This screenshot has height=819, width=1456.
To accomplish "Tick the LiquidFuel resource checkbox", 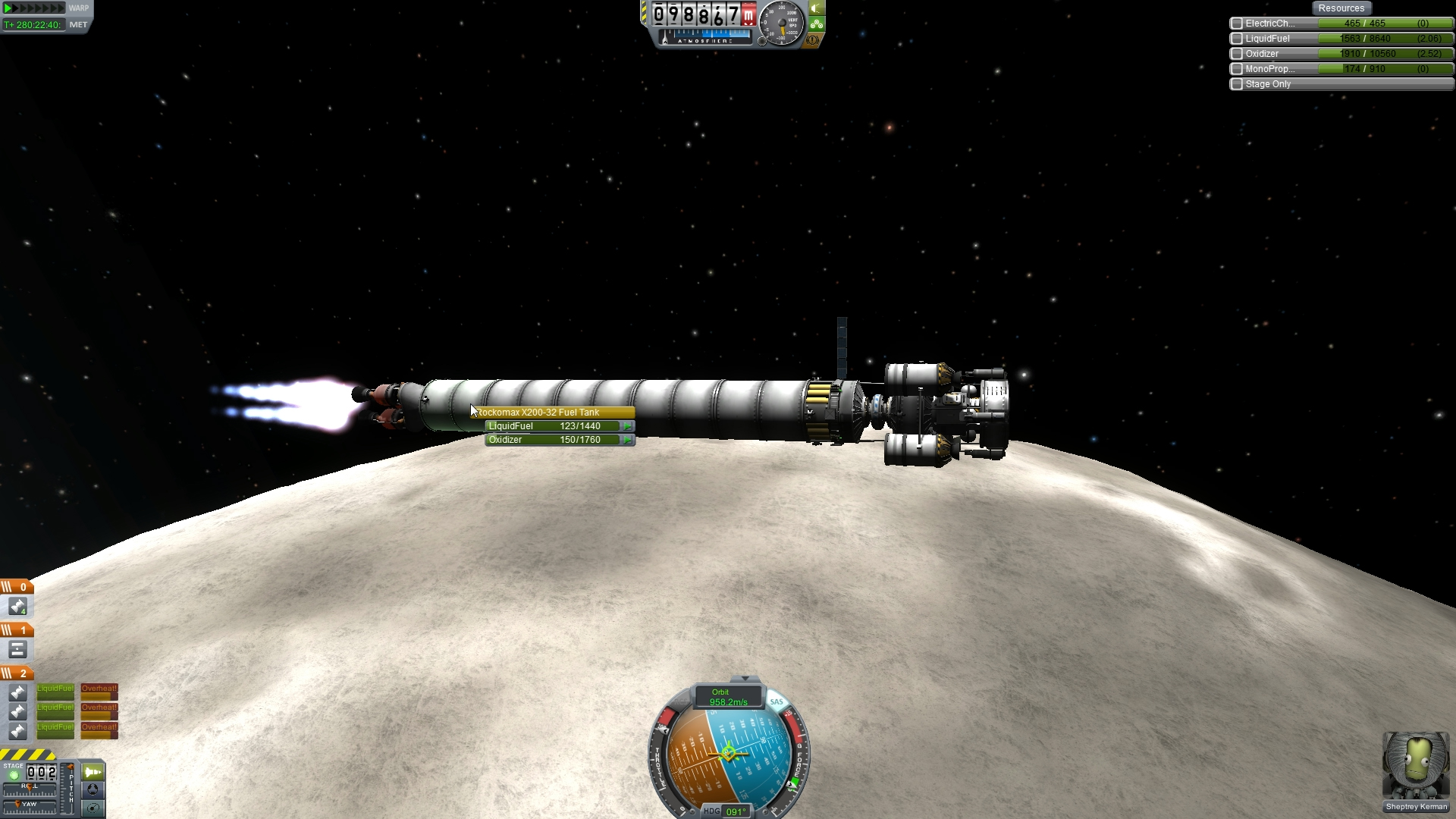I will (x=1237, y=39).
